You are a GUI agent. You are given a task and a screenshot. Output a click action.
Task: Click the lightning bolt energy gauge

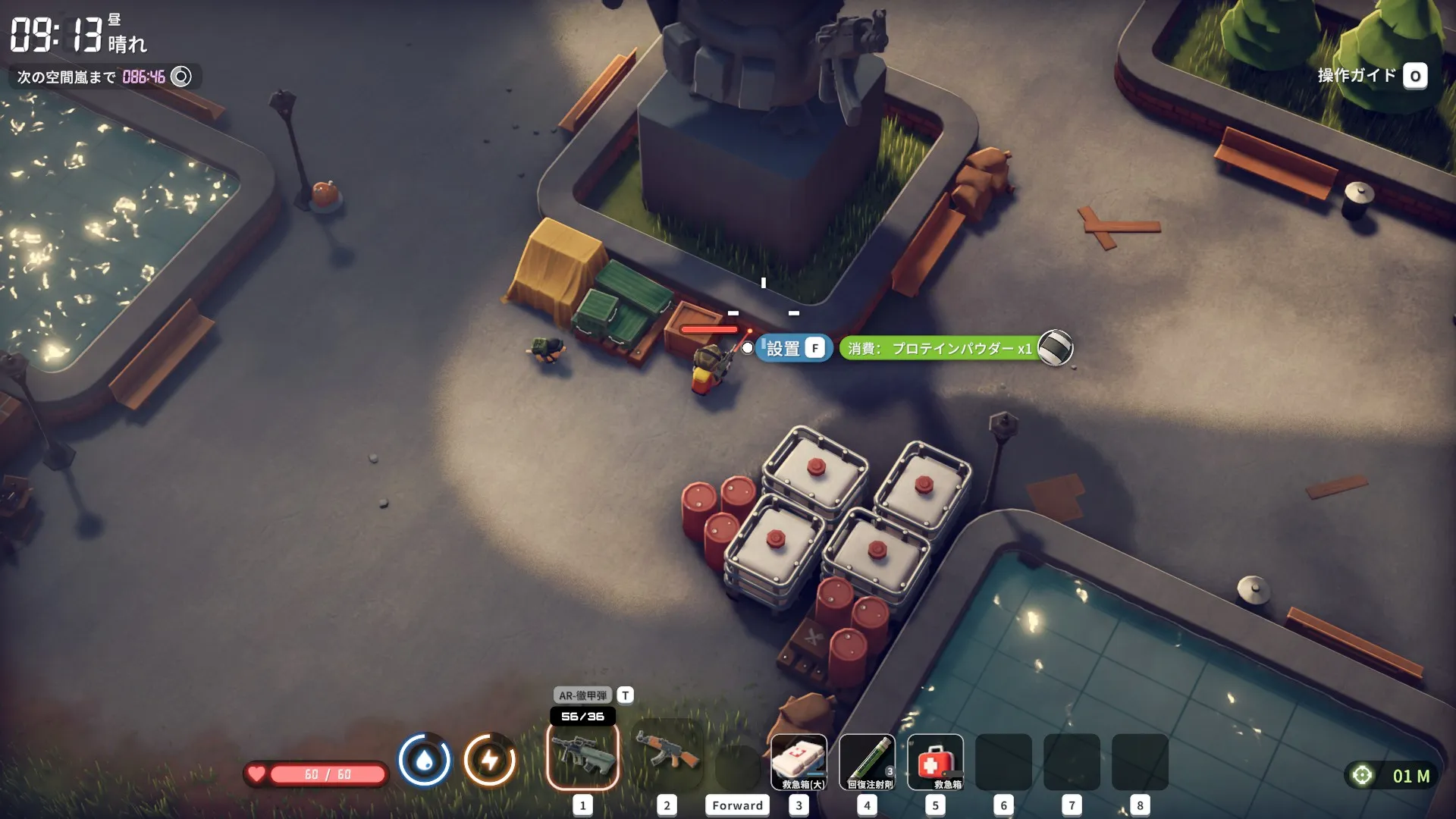click(x=490, y=760)
